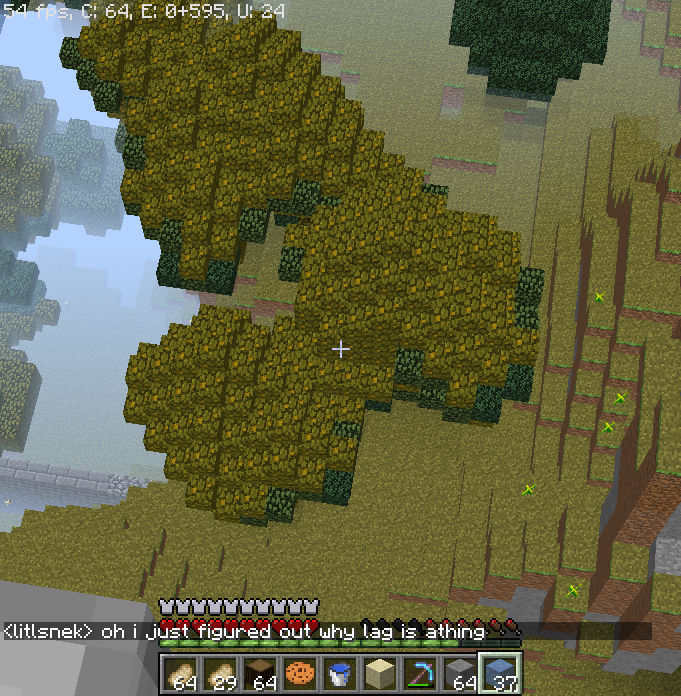
Task: Select the sandstone block slot
Action: click(x=381, y=674)
